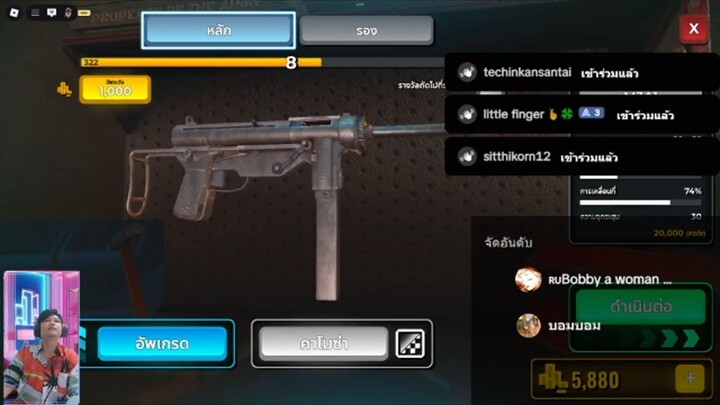Choose the Bobby a woman ranking row
Image resolution: width=720 pixels, height=405 pixels.
[595, 280]
